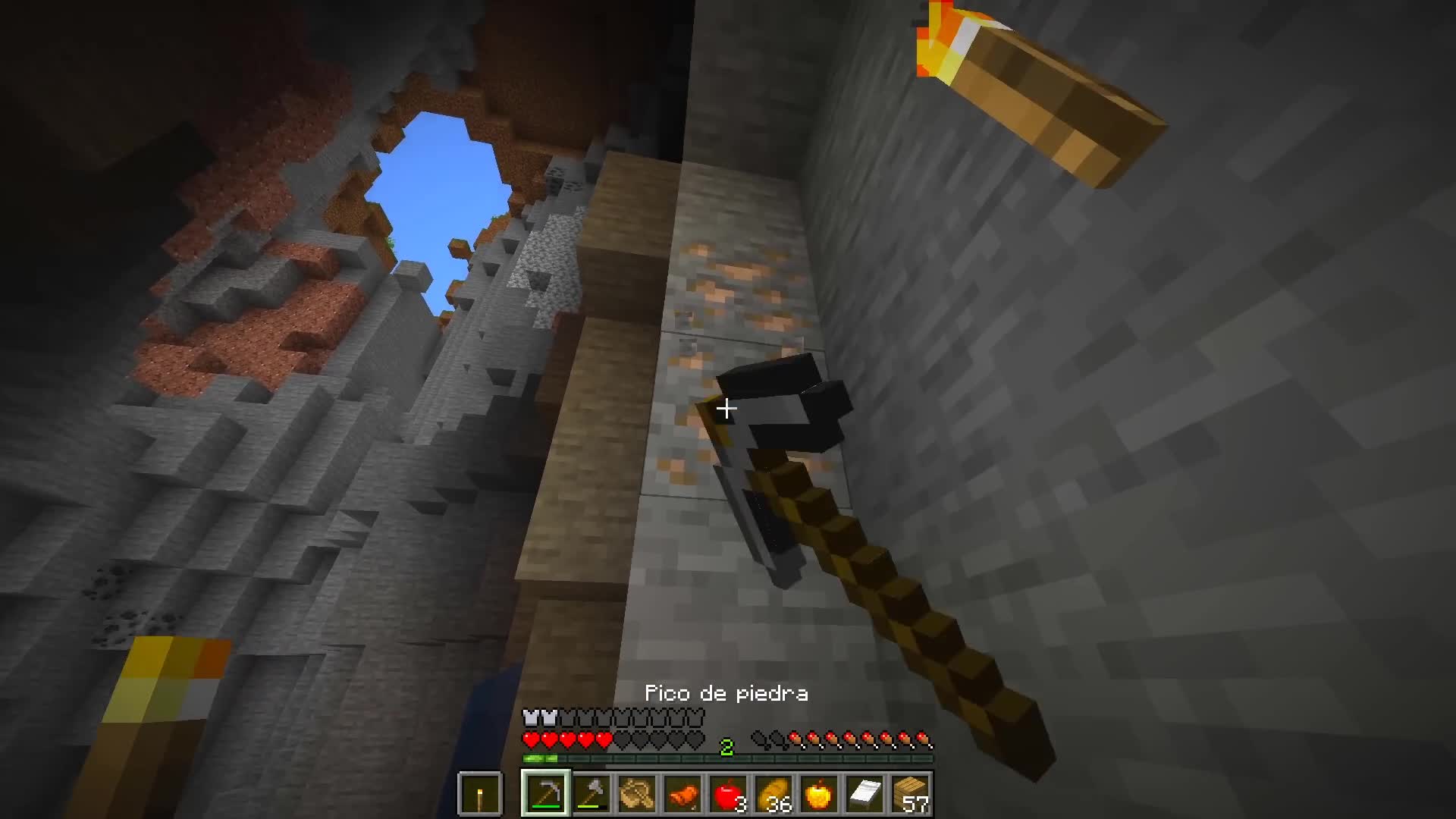
Task: Click the crosshair at screen center
Action: [x=727, y=409]
